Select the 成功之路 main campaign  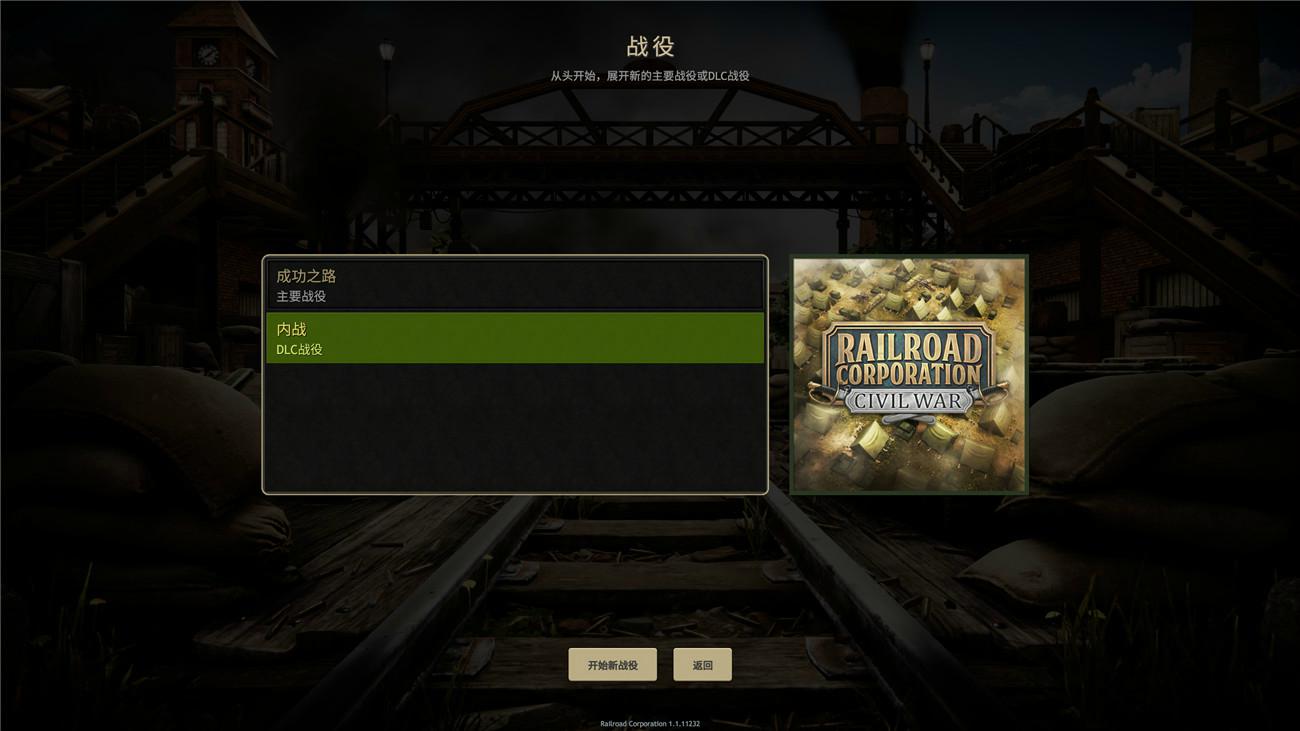pos(514,284)
